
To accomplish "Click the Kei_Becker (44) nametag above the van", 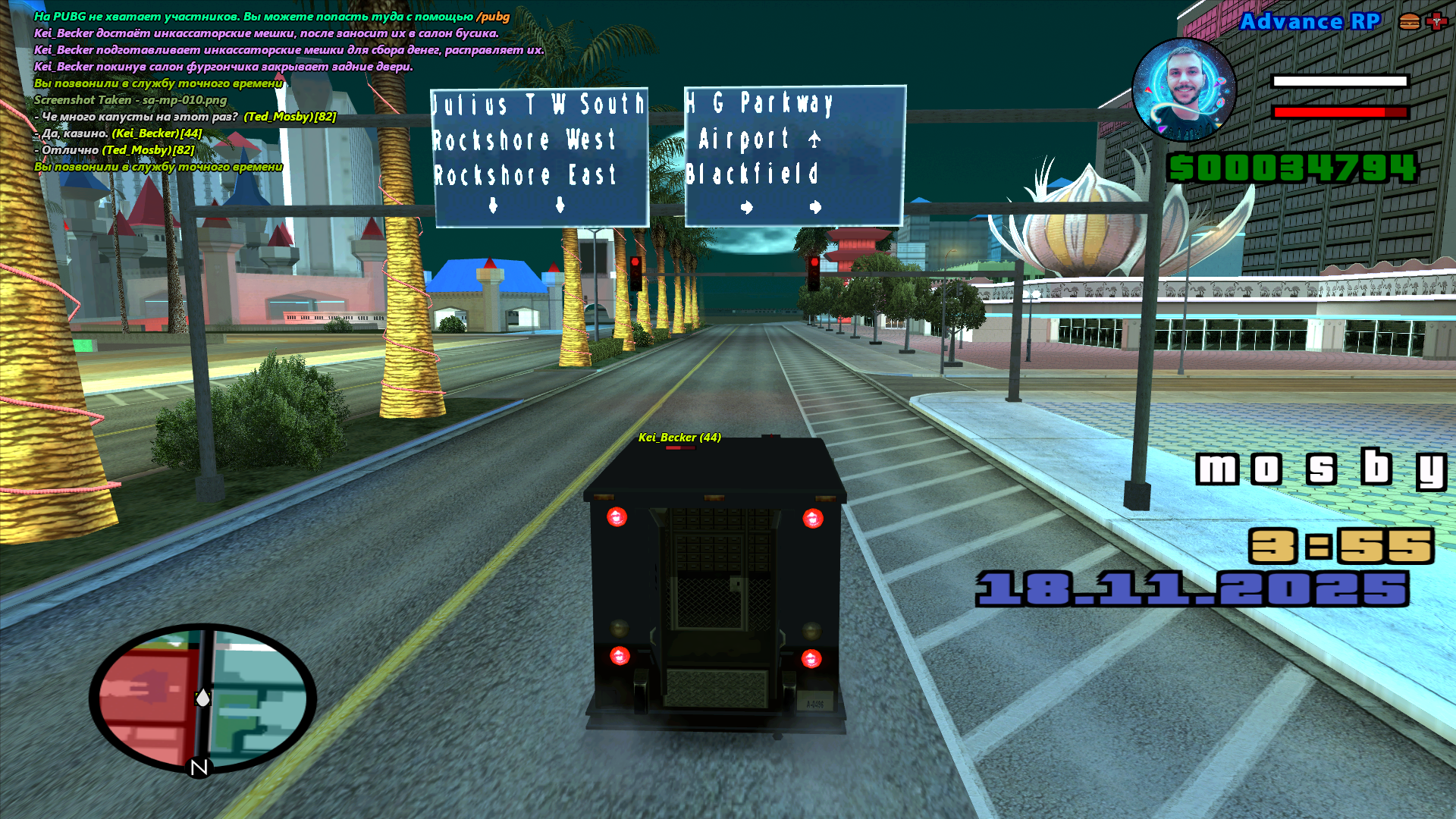I will point(680,438).
